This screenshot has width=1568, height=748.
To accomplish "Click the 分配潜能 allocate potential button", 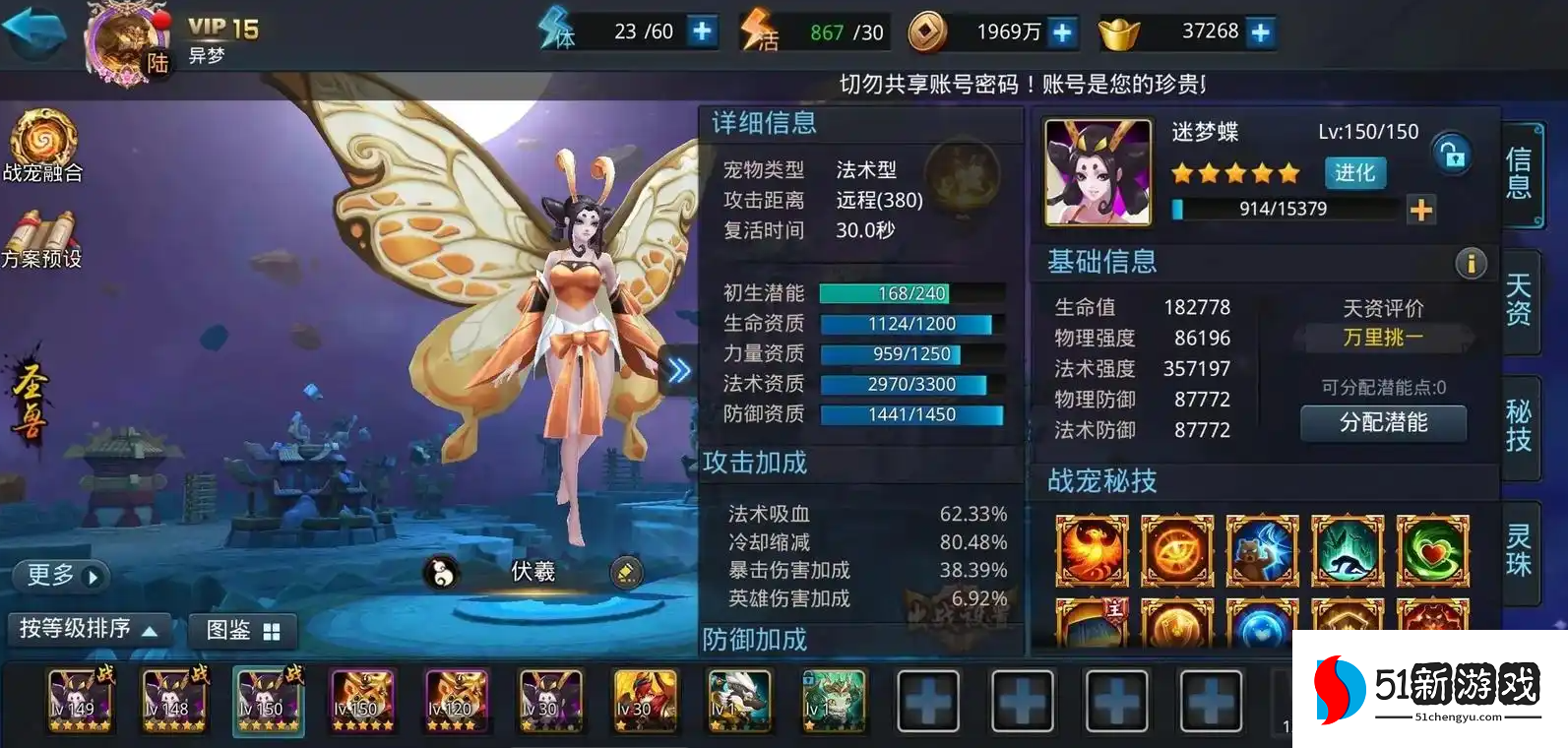I will pos(1383,424).
